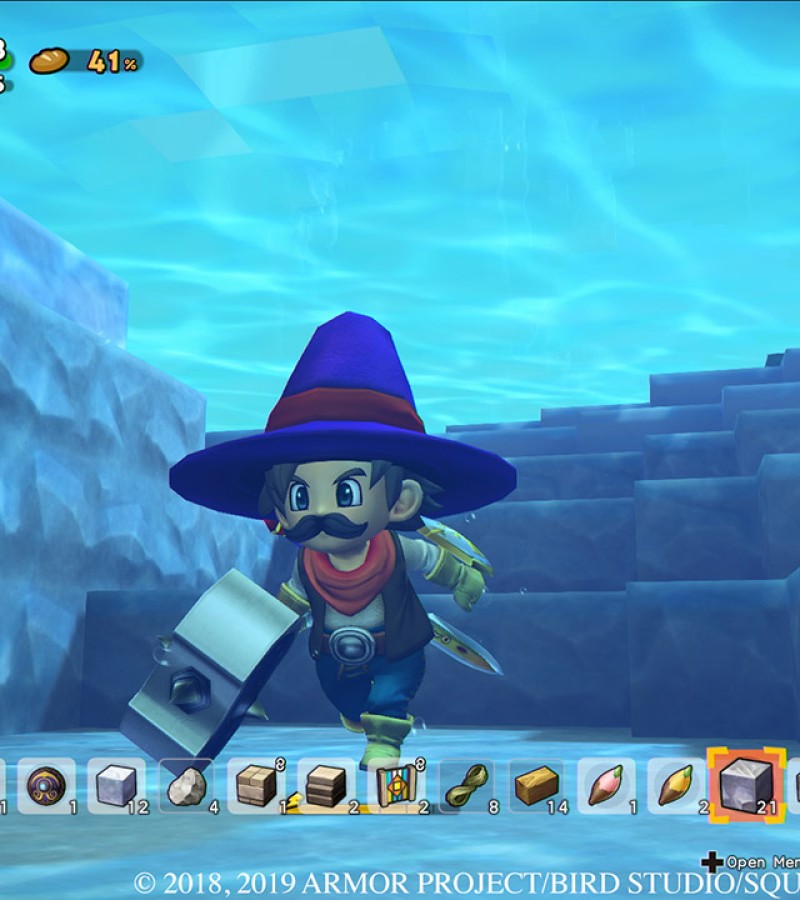
Task: Choose the stained glass window item
Action: [396, 786]
